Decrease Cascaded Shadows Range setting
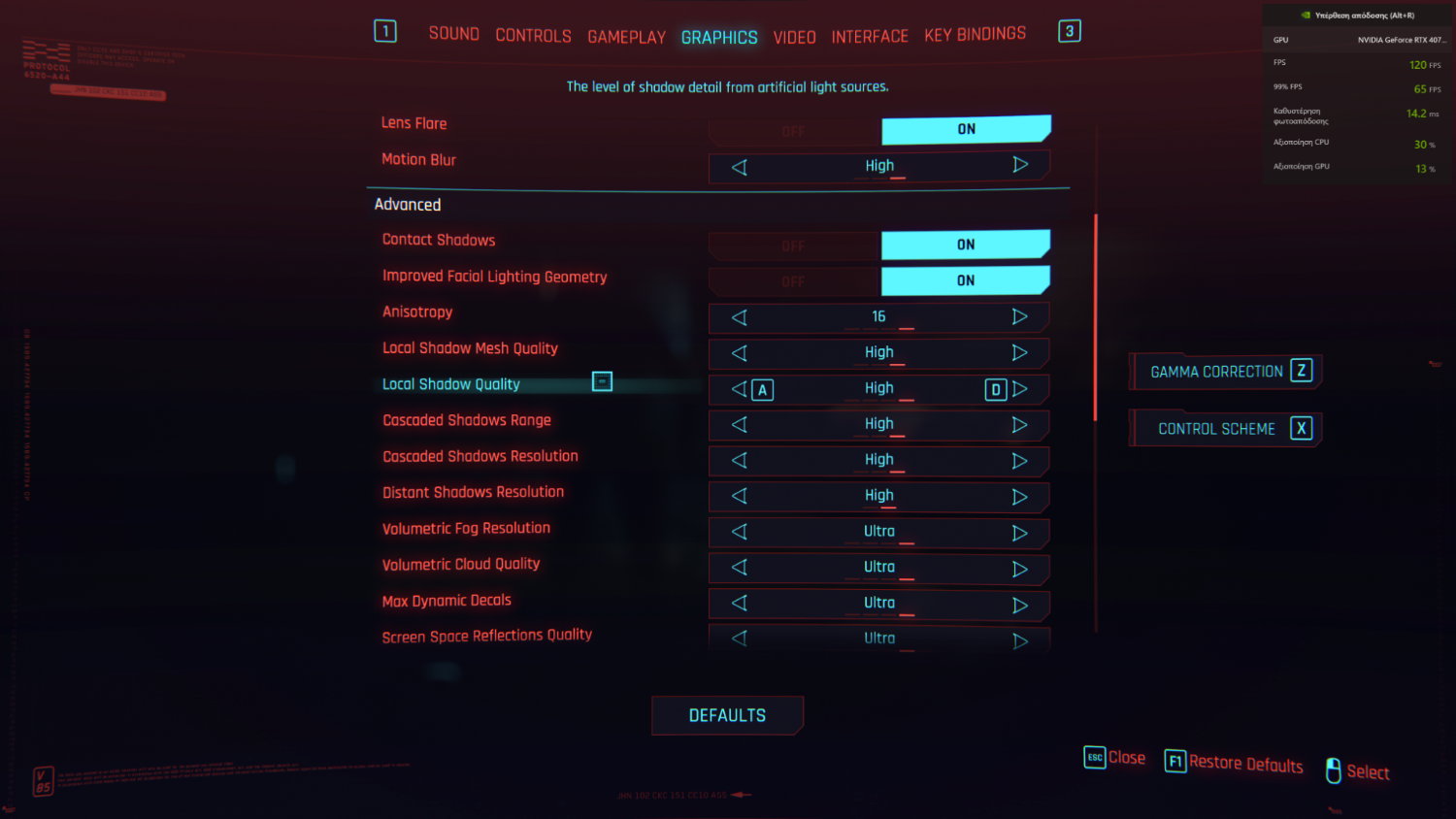This screenshot has height=819, width=1456. [x=740, y=425]
